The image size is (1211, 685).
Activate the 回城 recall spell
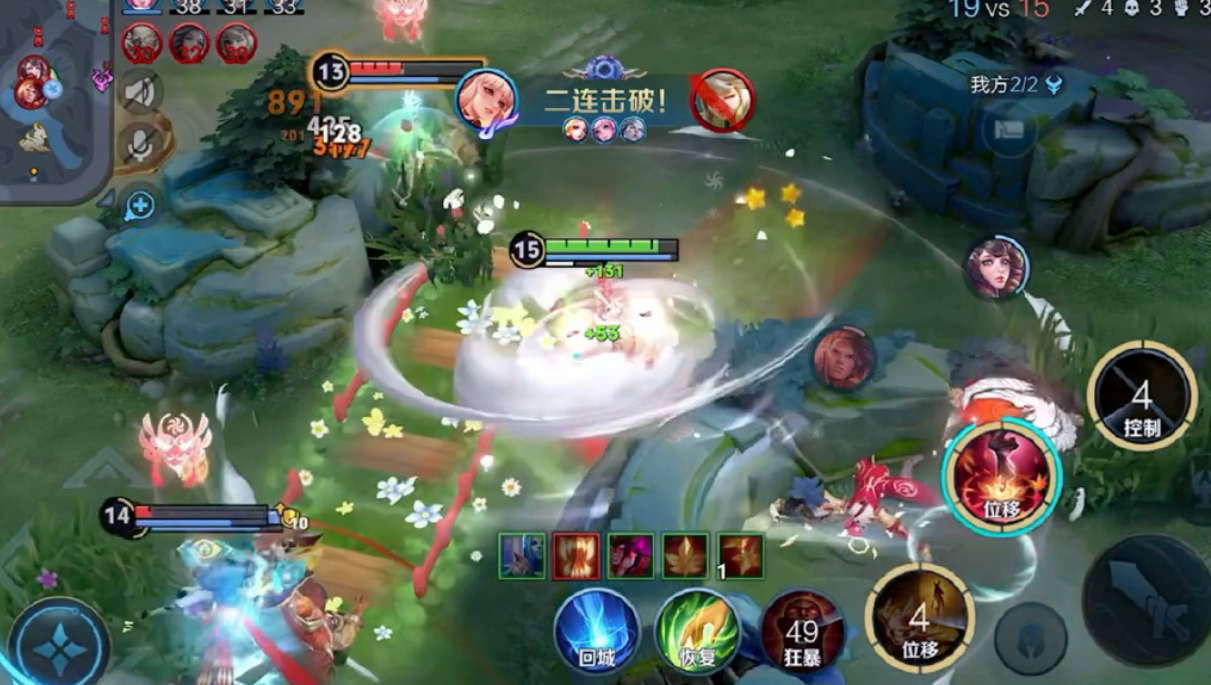click(x=597, y=630)
